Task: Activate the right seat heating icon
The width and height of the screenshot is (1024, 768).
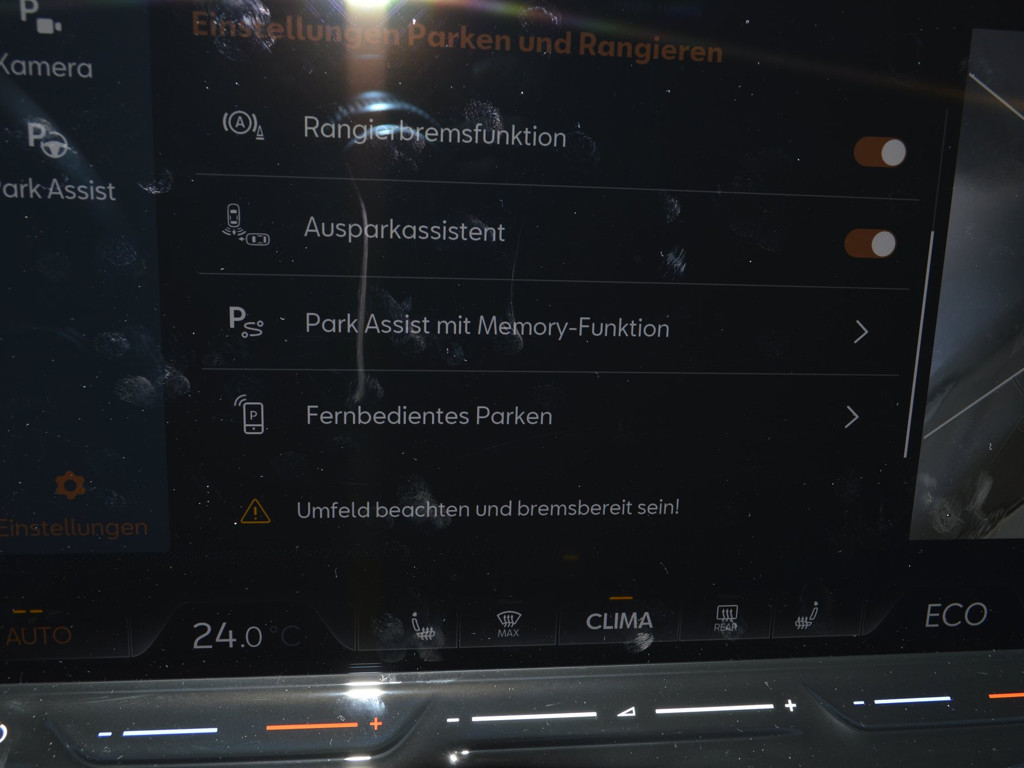Action: point(807,618)
